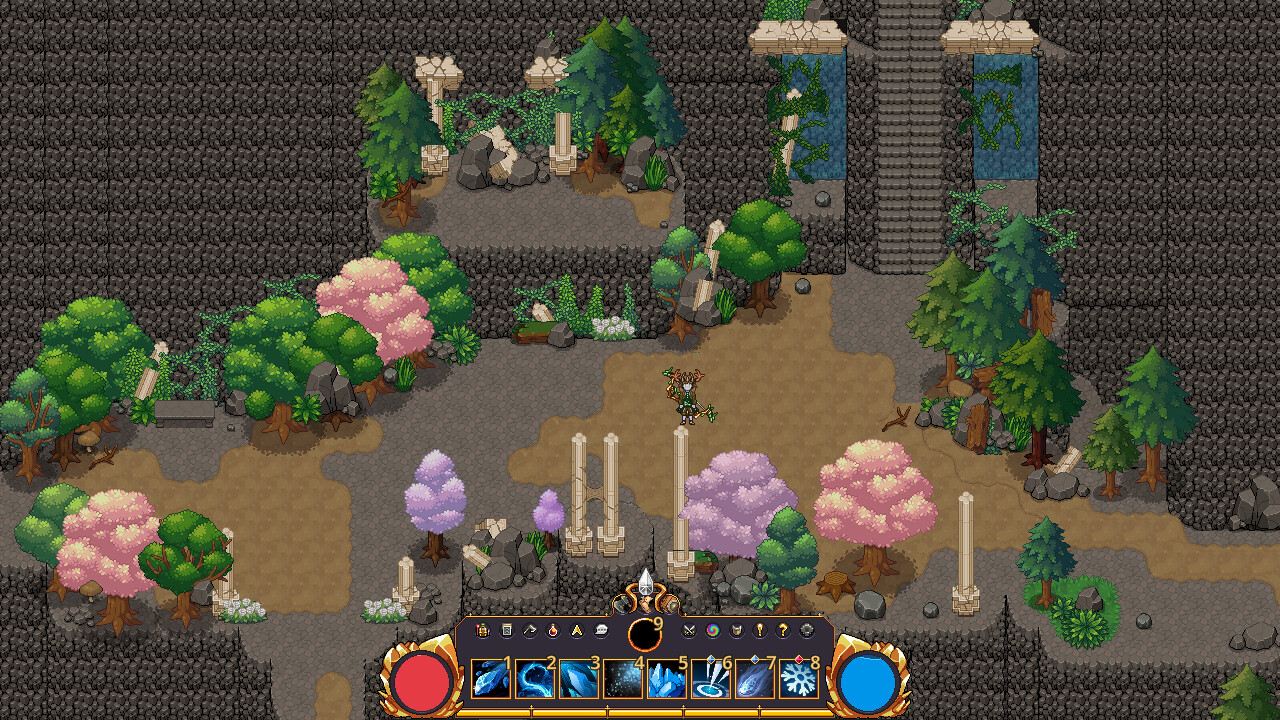This screenshot has width=1280, height=720.
Task: Cast the whirlpool spell in slot 6
Action: tap(710, 681)
